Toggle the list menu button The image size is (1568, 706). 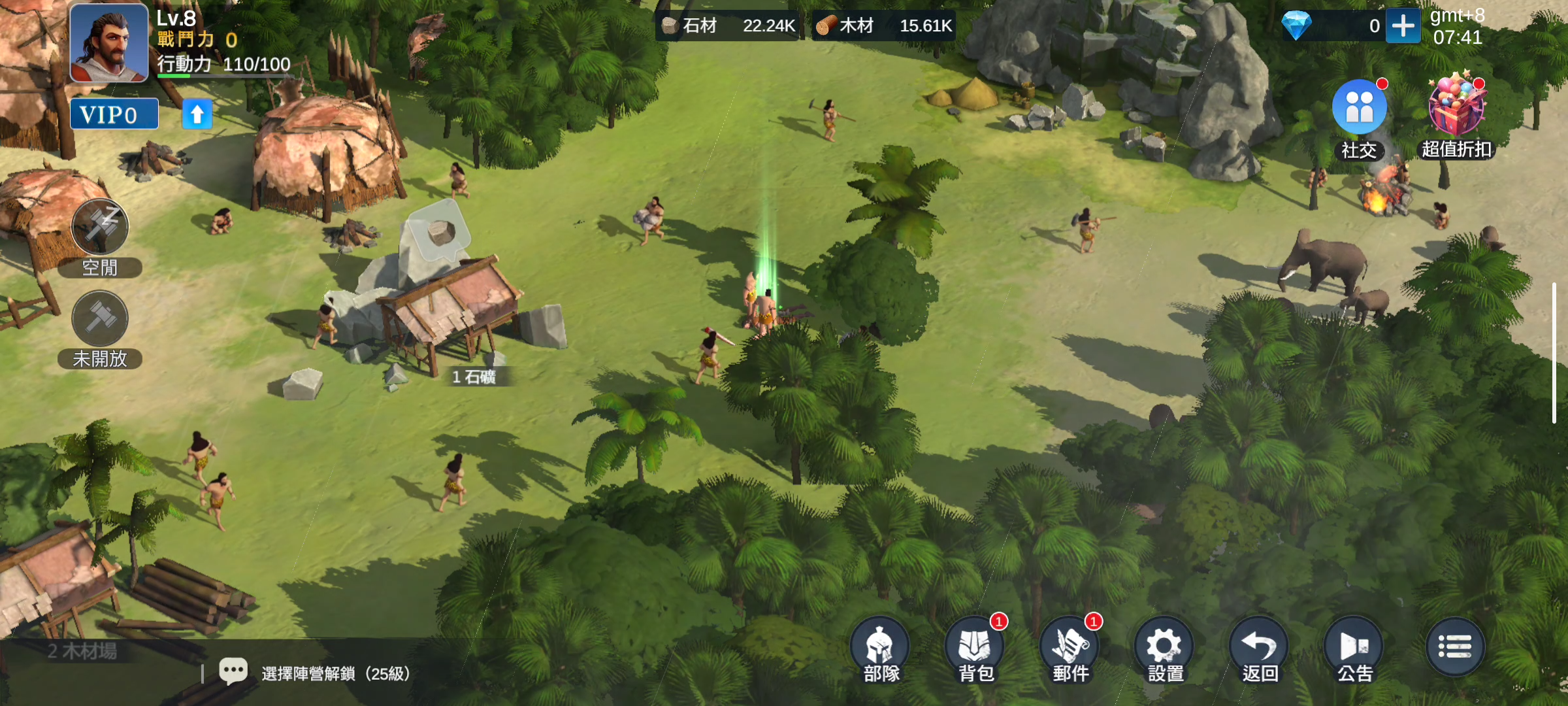(1455, 647)
